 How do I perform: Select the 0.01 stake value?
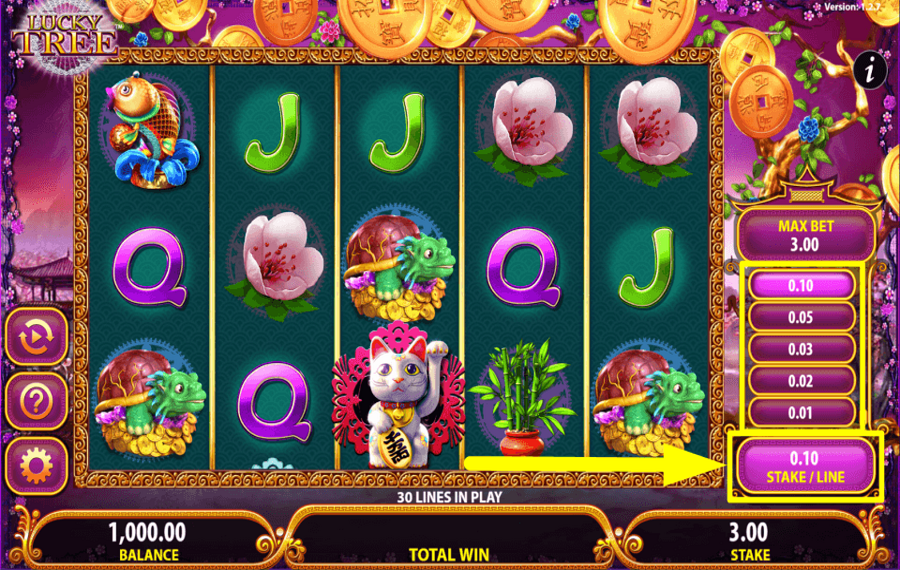pos(800,412)
